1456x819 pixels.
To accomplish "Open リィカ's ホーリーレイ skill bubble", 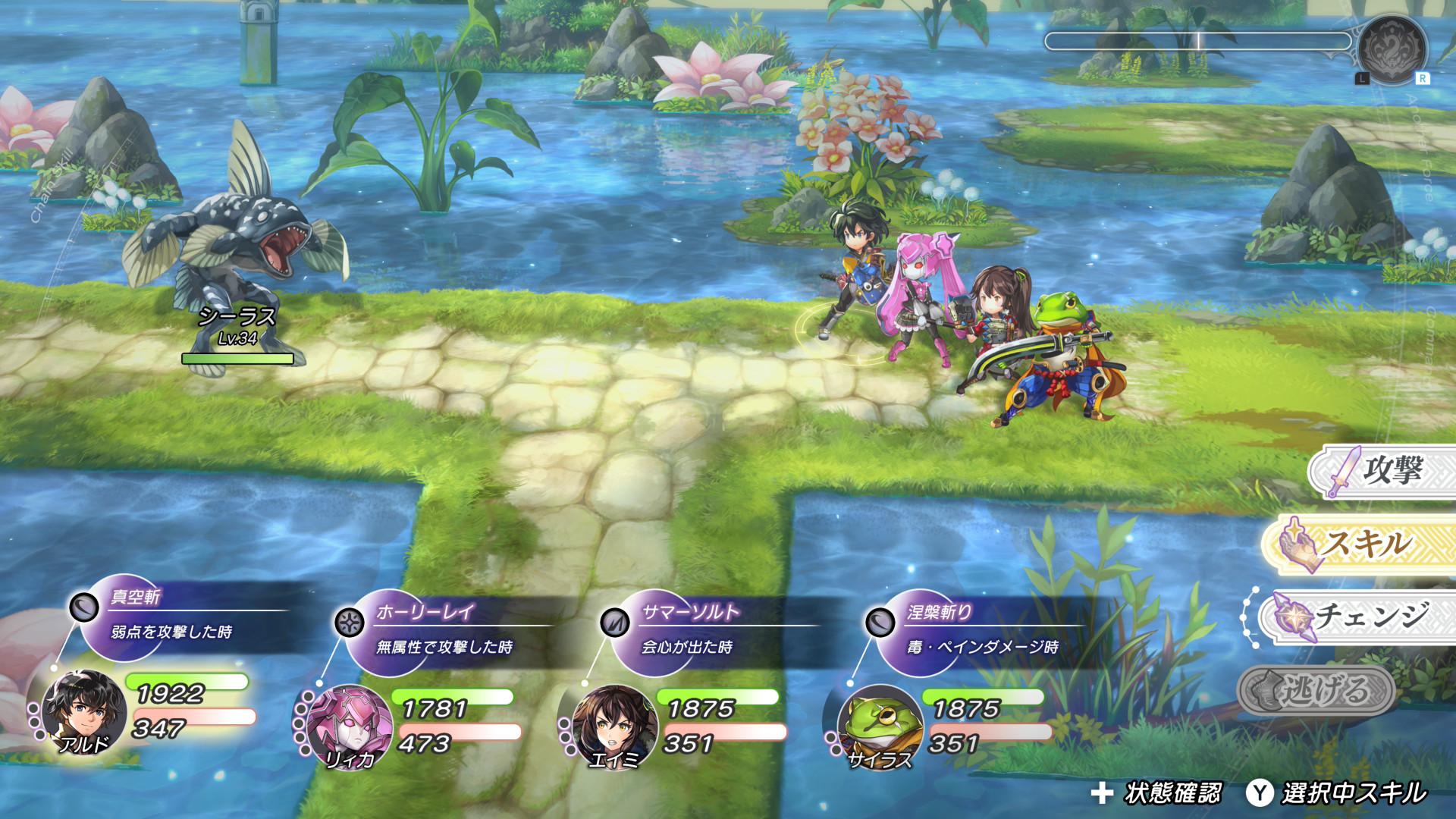I will [440, 631].
